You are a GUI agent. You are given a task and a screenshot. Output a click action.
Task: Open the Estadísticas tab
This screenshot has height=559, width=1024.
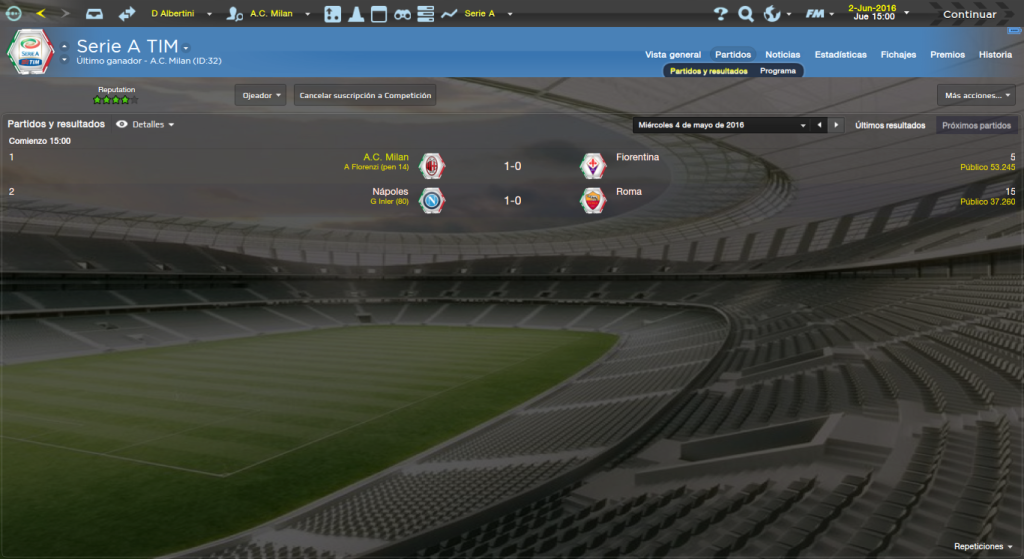(840, 55)
